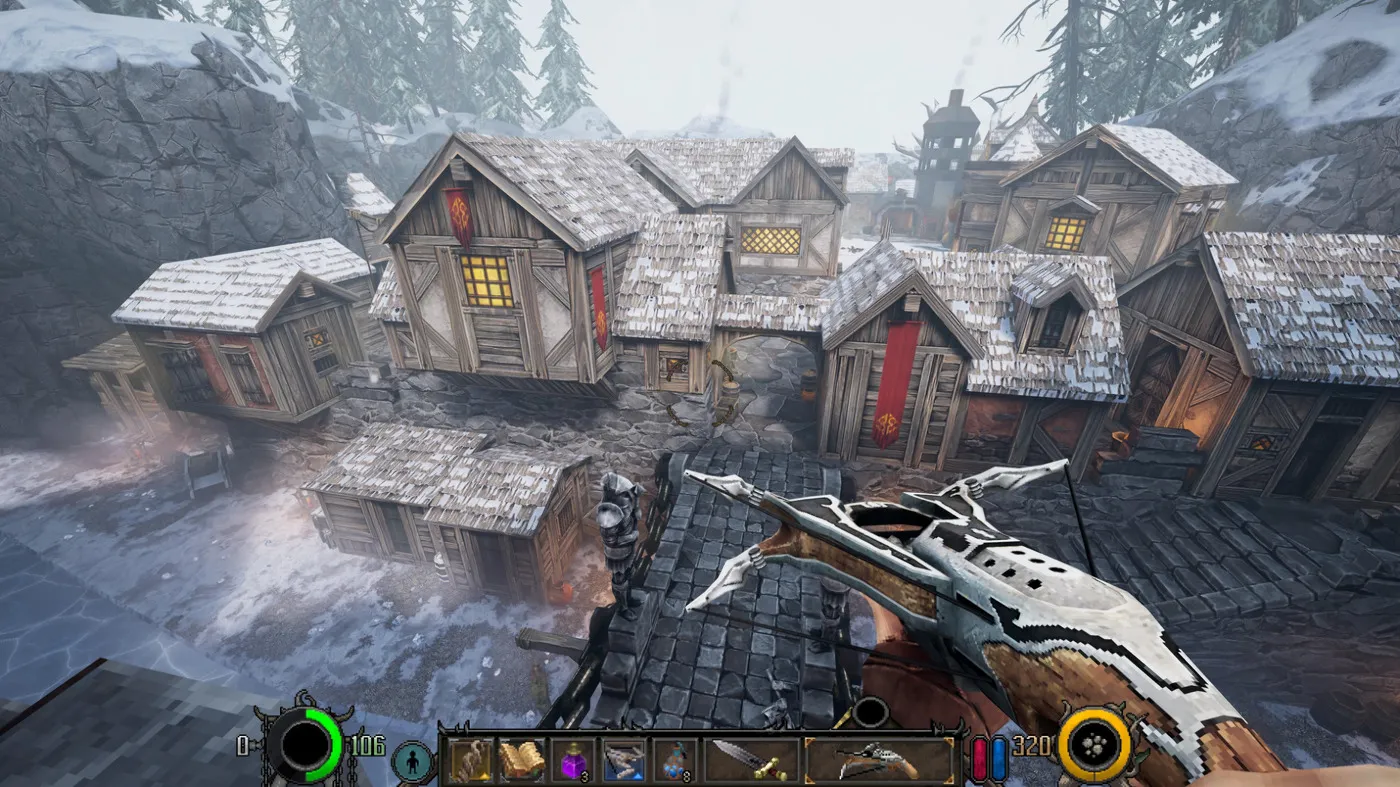
Task: Pick the blue-highlighted crossbow item slot
Action: 623,761
